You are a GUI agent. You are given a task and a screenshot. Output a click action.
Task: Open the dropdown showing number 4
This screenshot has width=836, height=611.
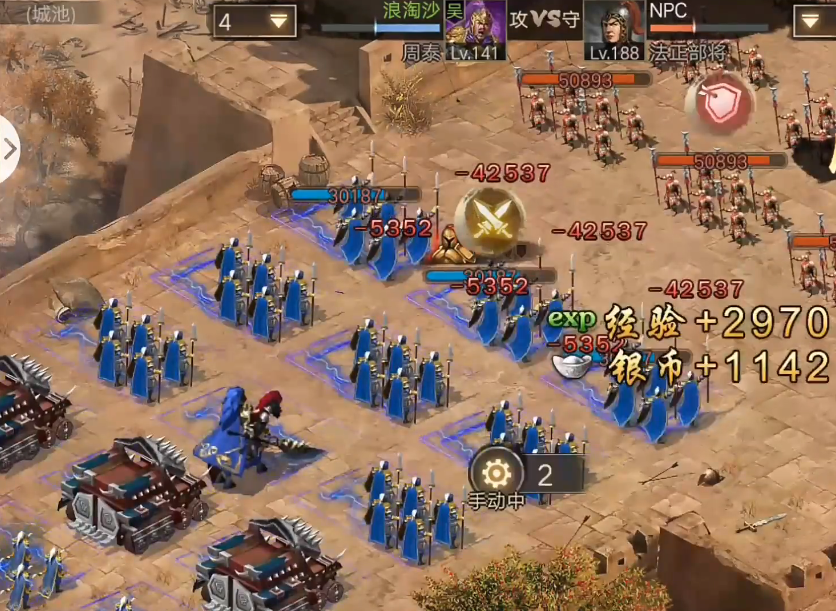[x=254, y=21]
